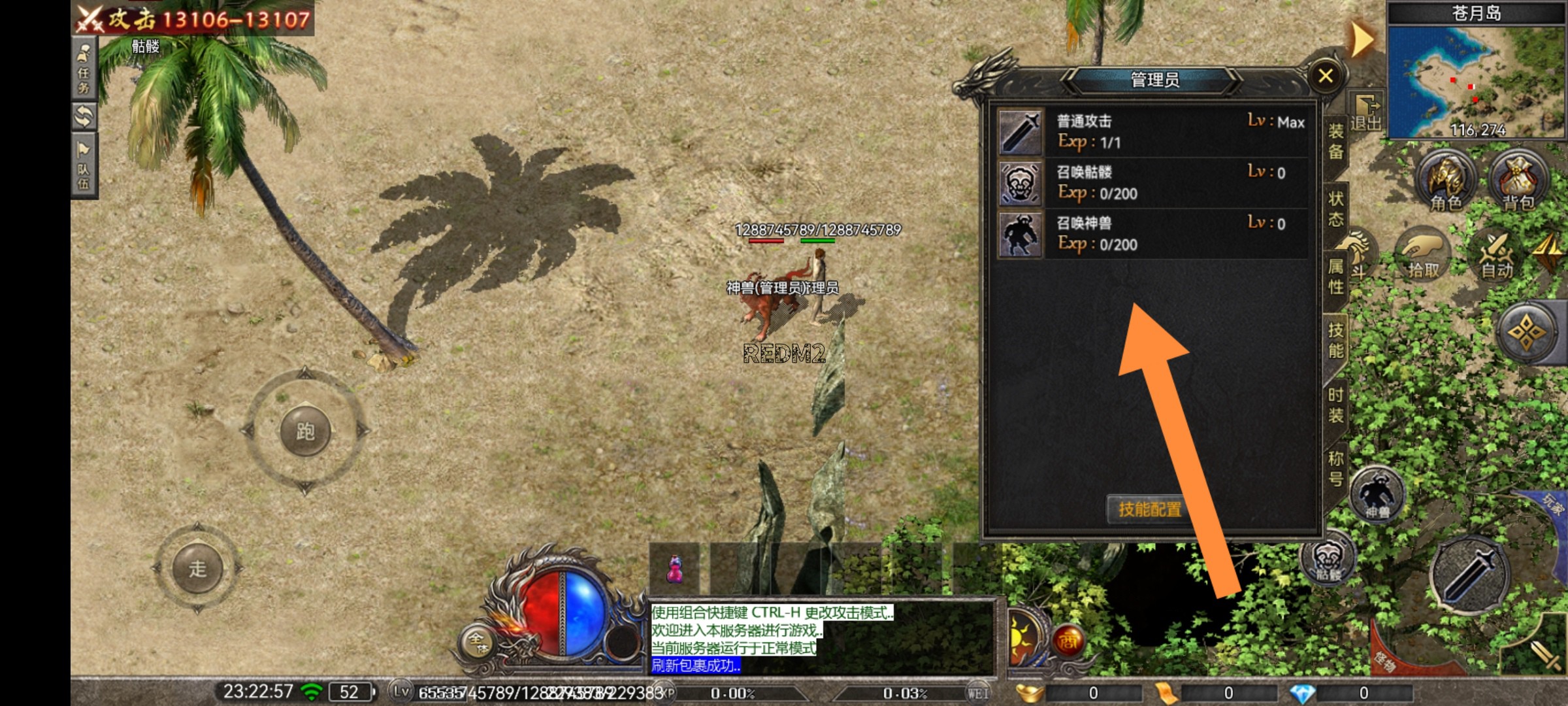Select the pink potion hotbar slot
The width and height of the screenshot is (1568, 706).
(x=674, y=569)
